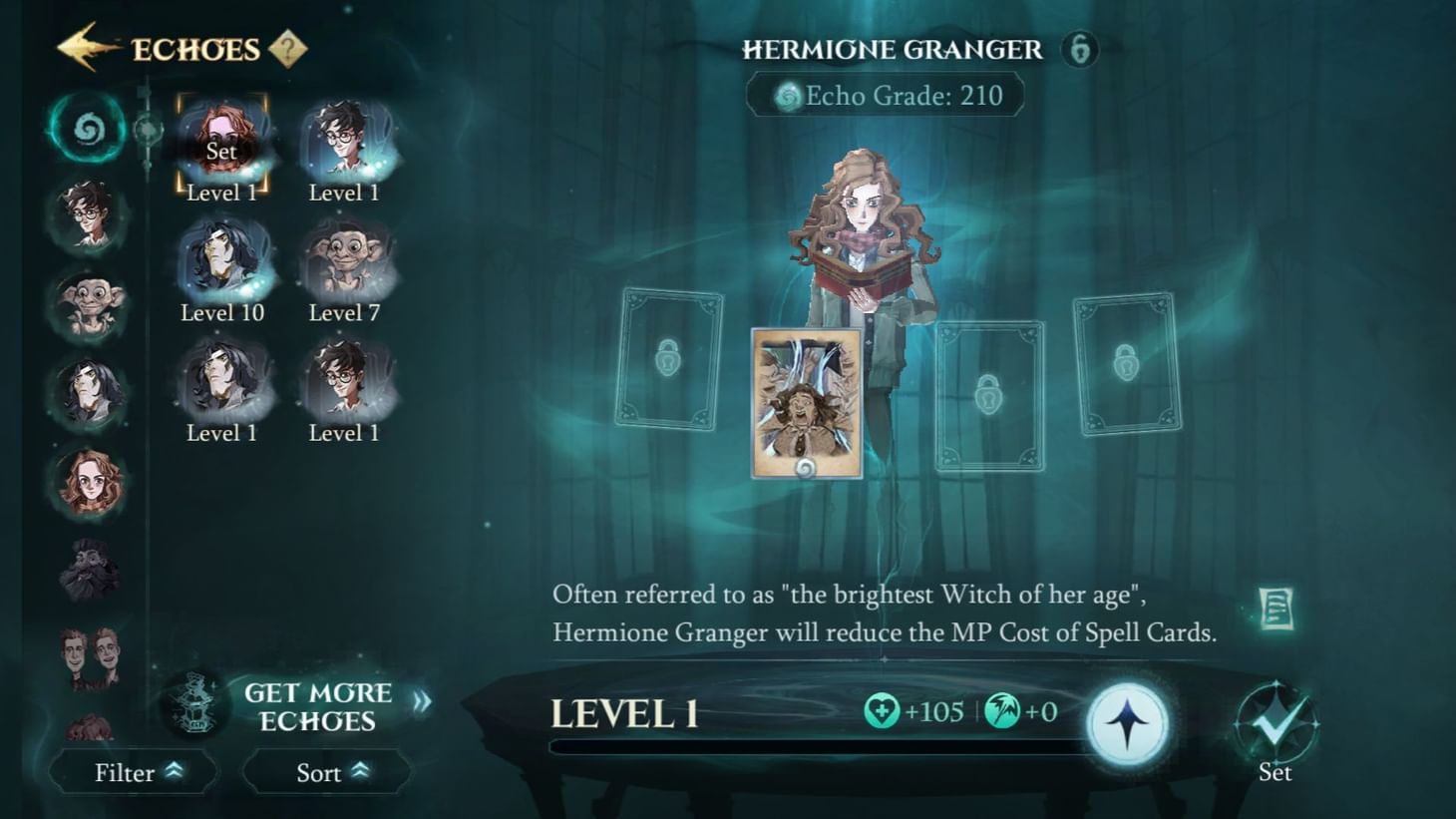Image resolution: width=1456 pixels, height=819 pixels.
Task: Click the lock icon next to Hermione Granger's name
Action: 1078,49
